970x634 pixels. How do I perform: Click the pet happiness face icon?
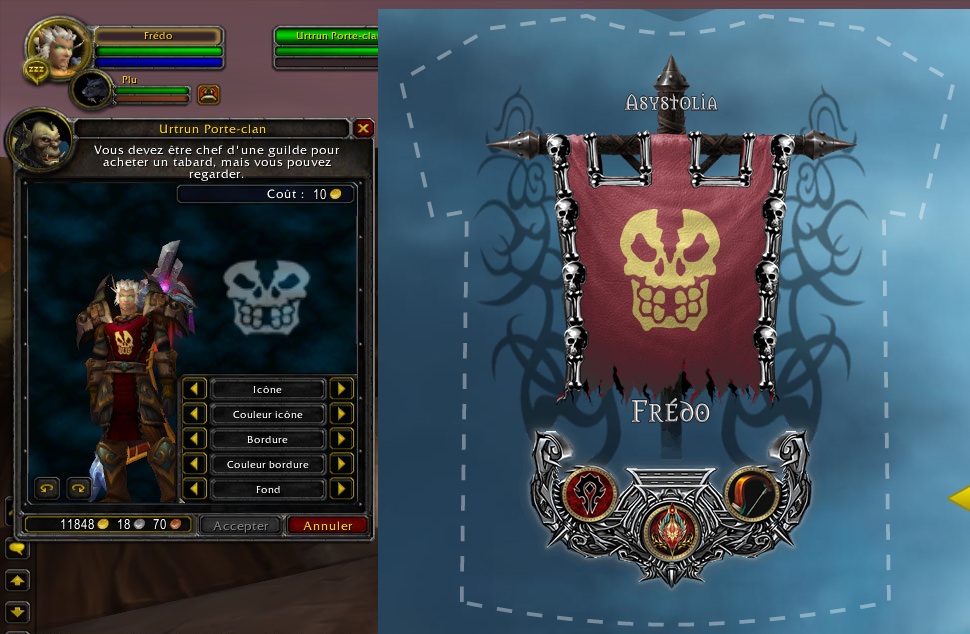[x=208, y=94]
